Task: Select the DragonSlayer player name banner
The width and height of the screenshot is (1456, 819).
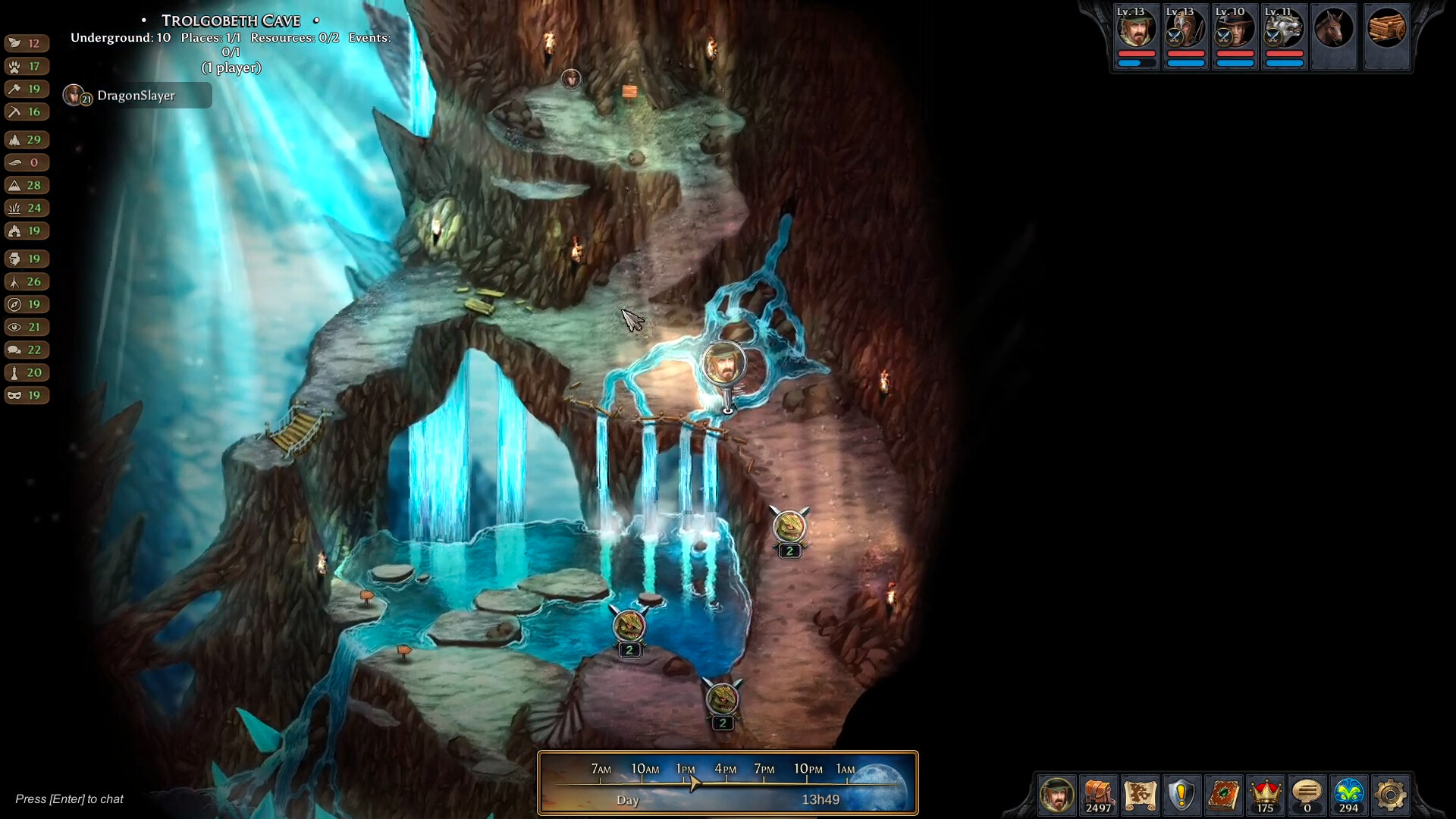Action: [x=136, y=96]
